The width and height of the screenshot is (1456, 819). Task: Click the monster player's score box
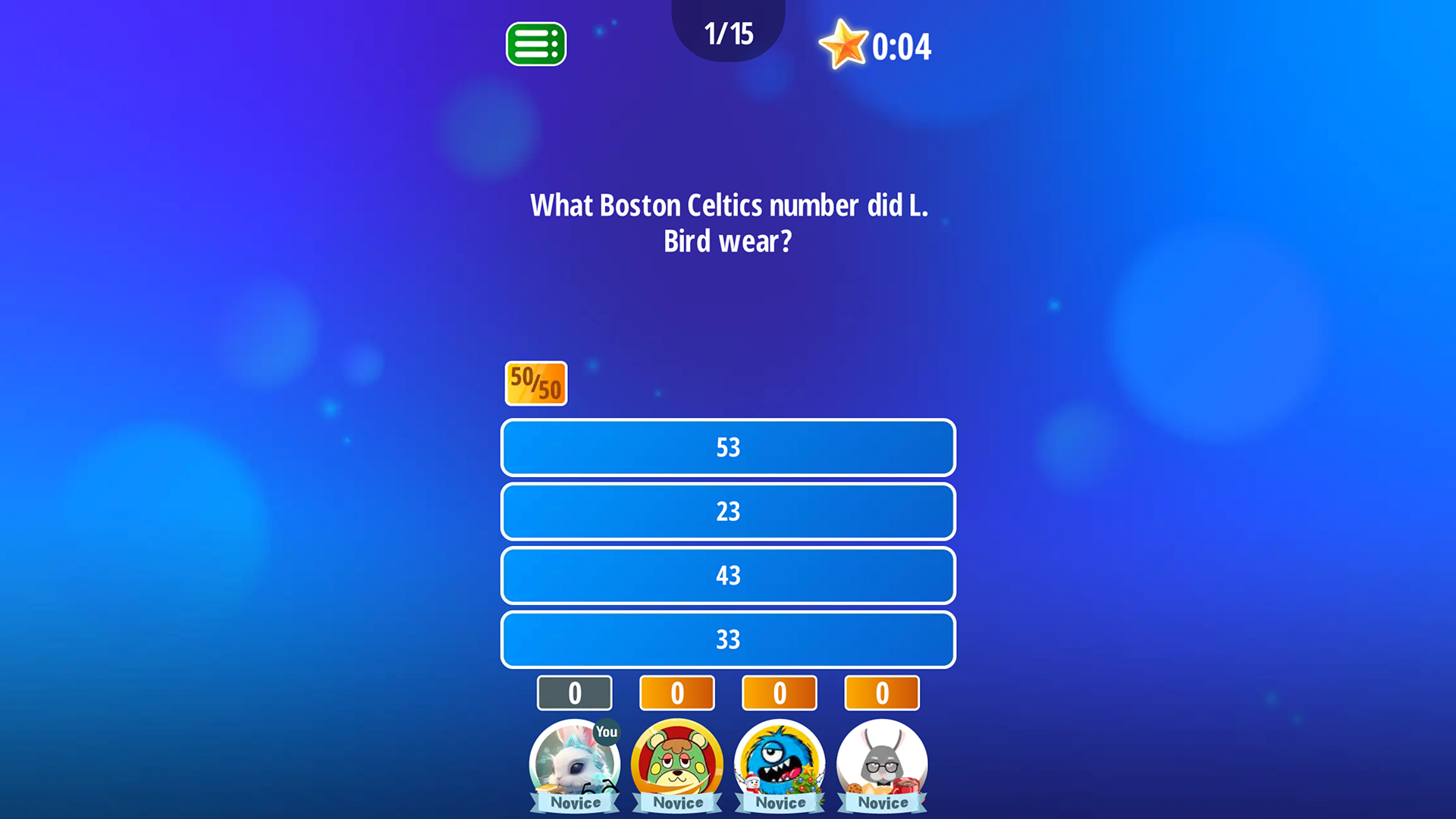tap(779, 692)
